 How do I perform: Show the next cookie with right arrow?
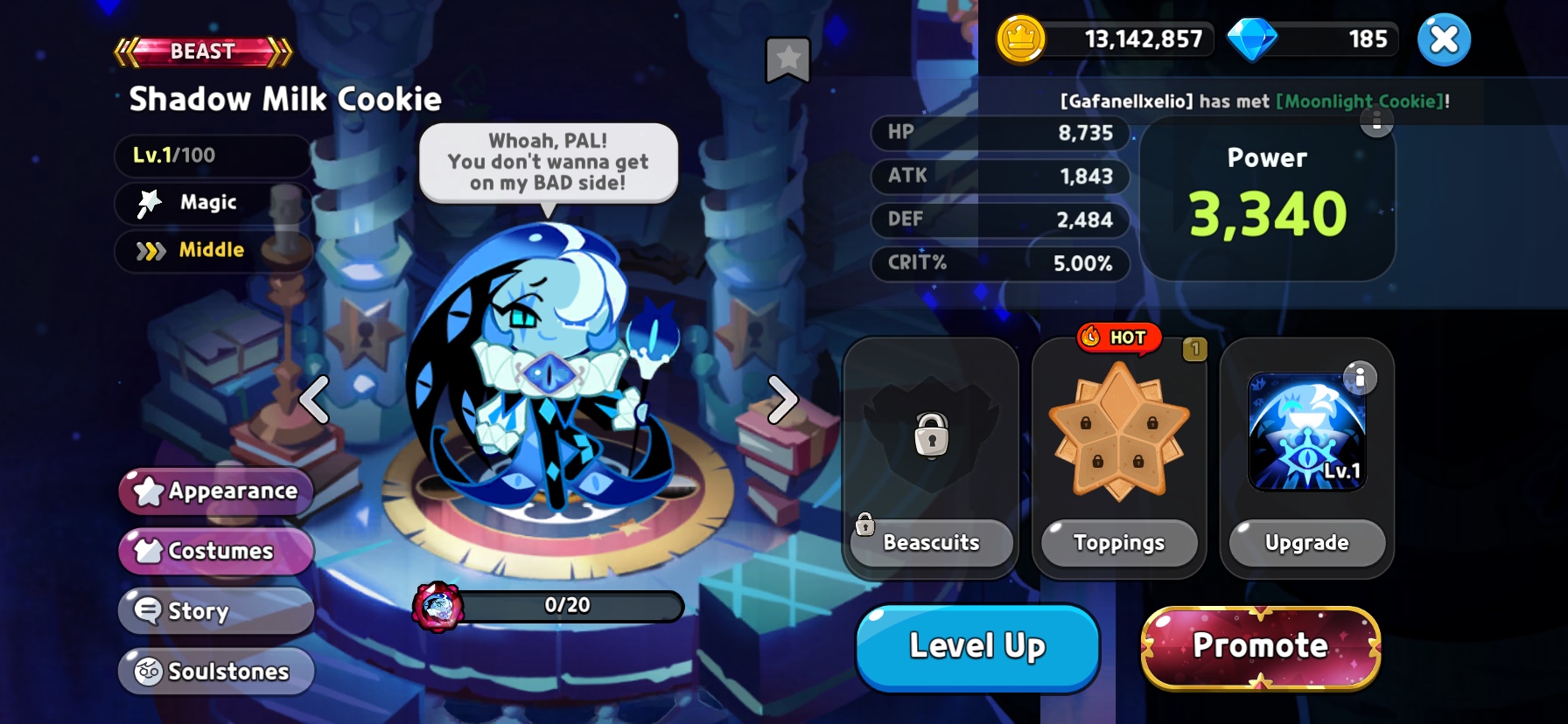[x=782, y=400]
